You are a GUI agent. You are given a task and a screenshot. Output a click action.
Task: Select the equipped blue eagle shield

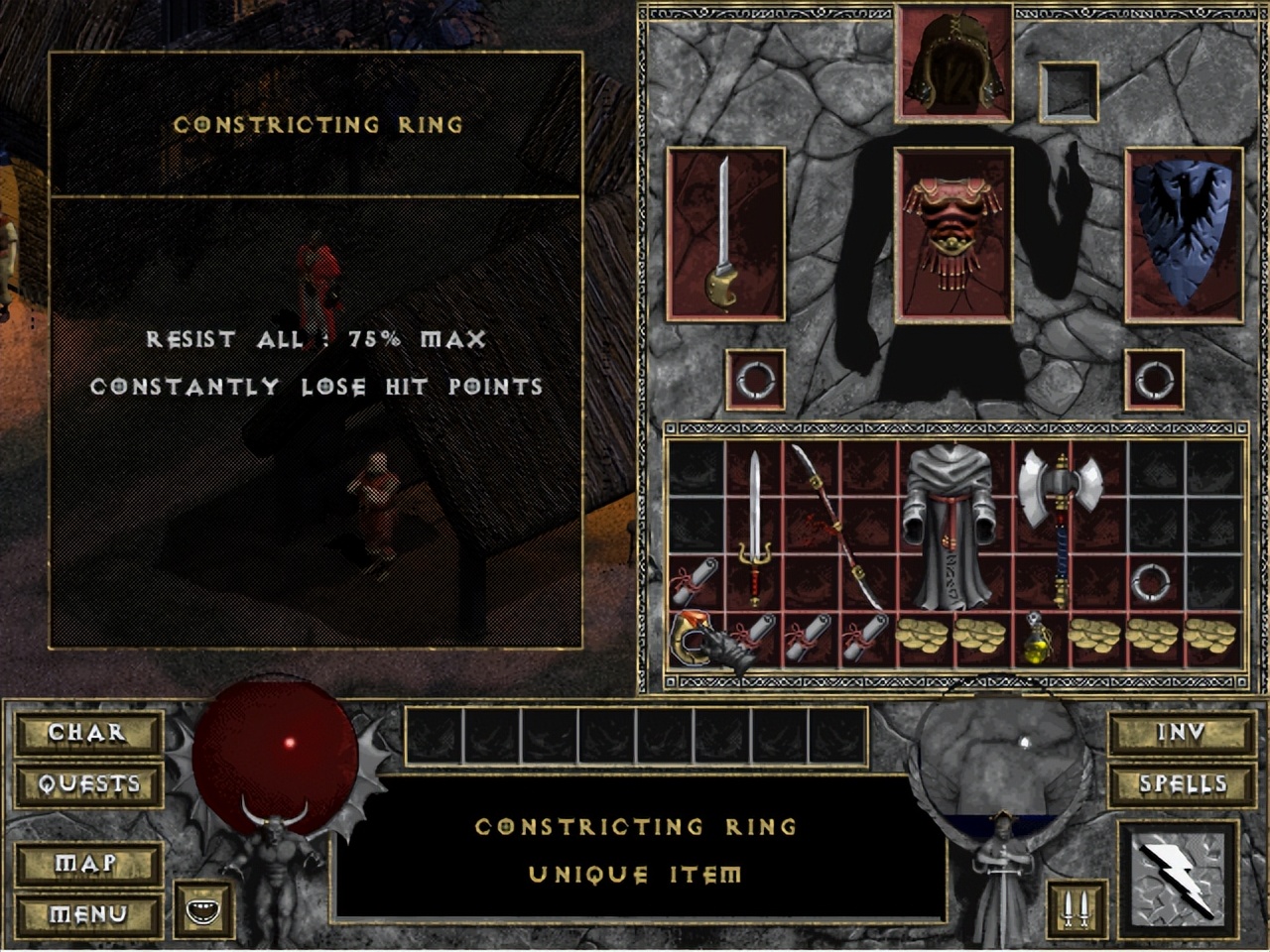click(x=1184, y=233)
